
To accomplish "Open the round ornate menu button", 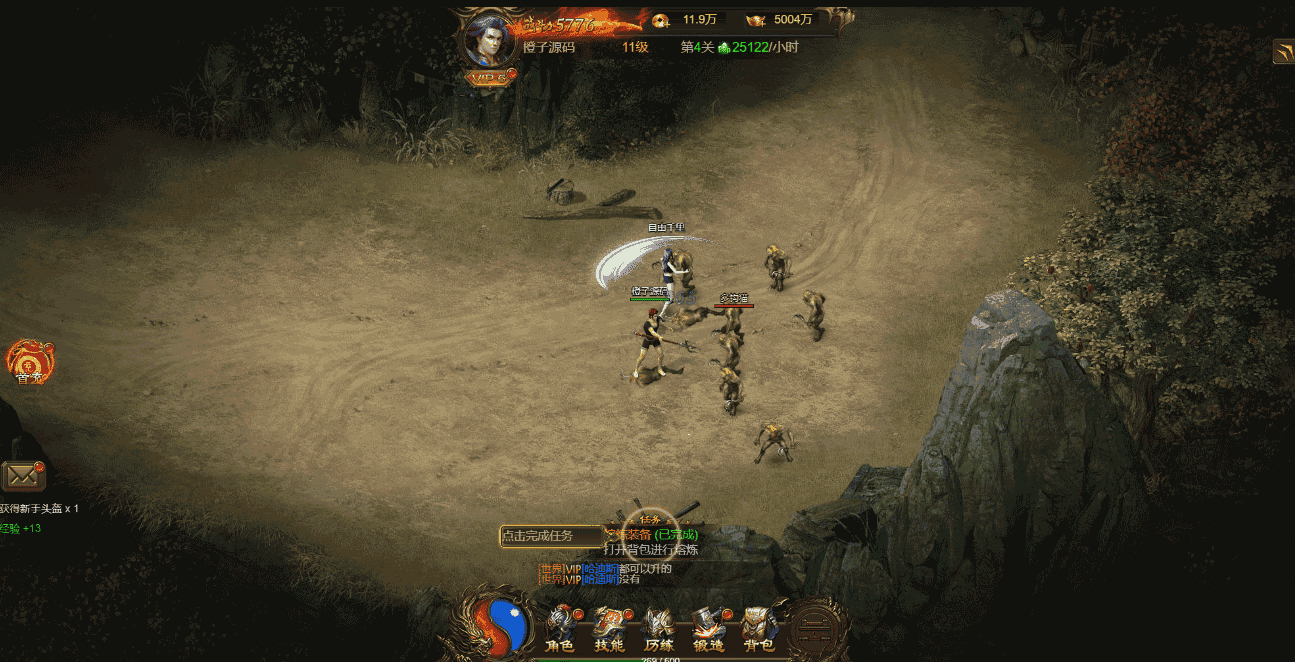I will click(x=815, y=628).
